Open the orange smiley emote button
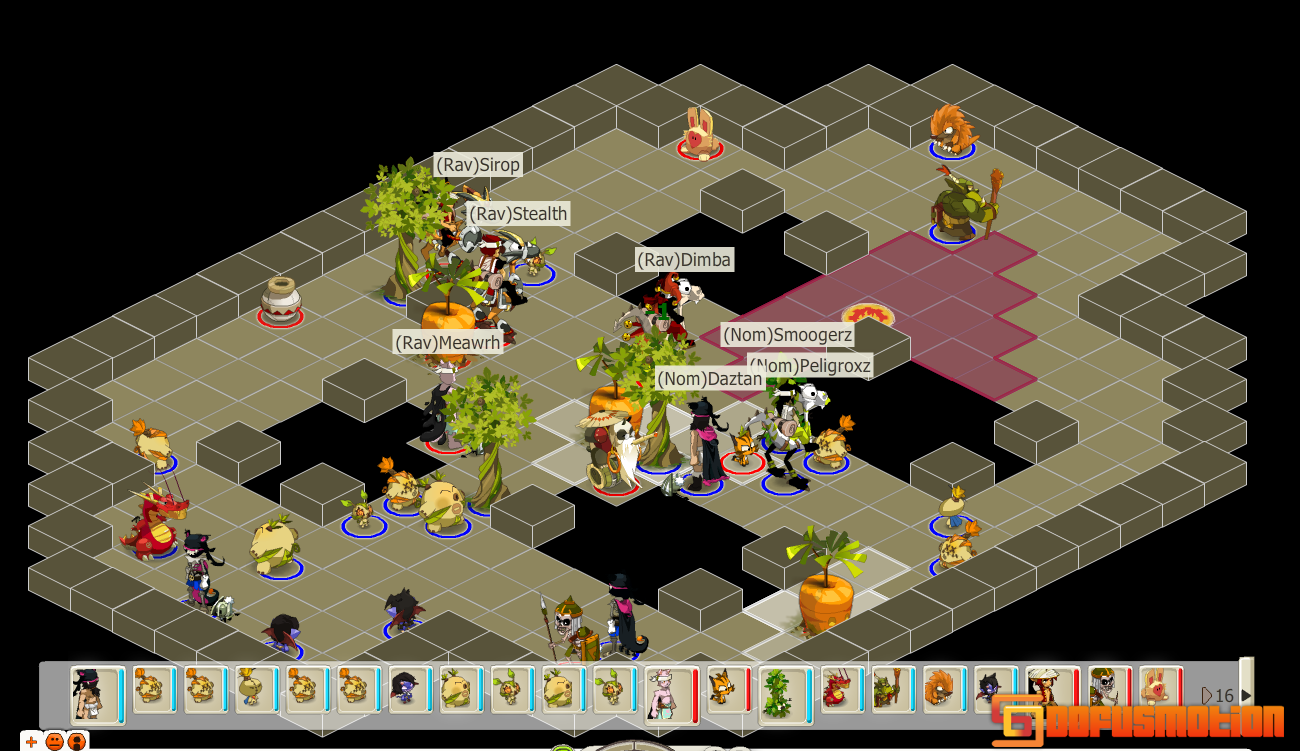Screen dimensions: 1300x751 pos(54,741)
